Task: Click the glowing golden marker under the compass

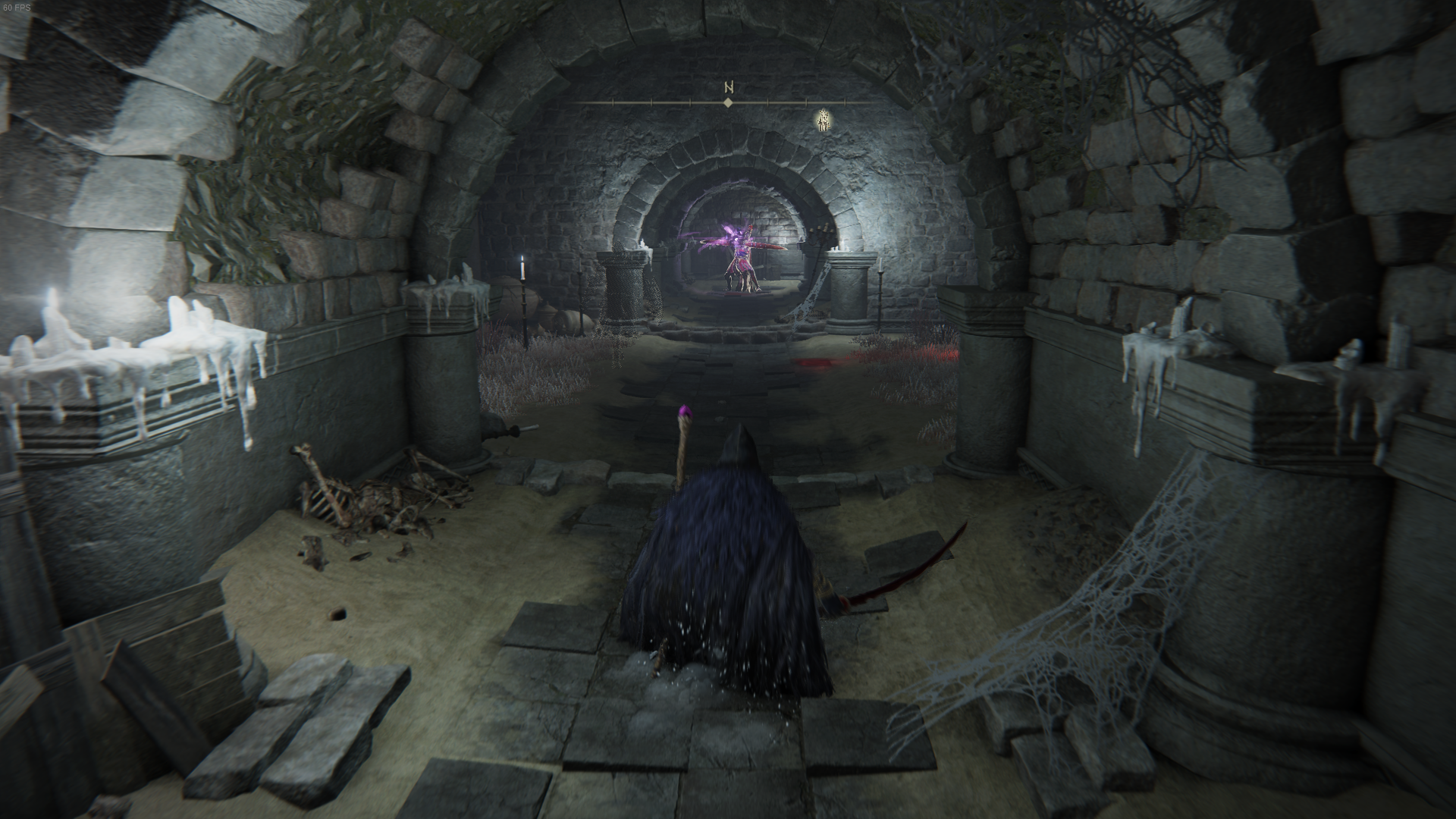Action: [x=822, y=120]
